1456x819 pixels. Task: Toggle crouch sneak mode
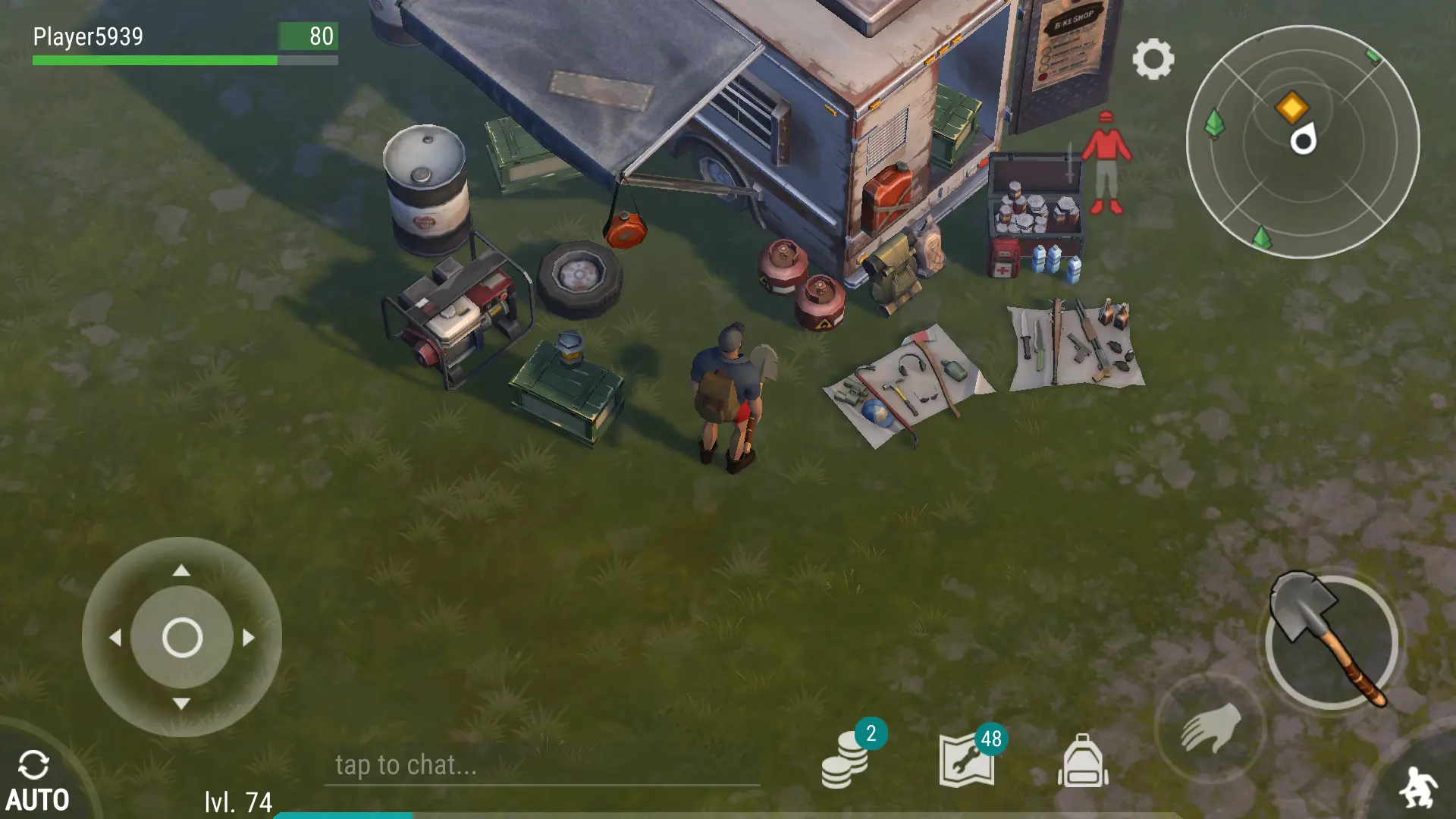click(x=1418, y=787)
